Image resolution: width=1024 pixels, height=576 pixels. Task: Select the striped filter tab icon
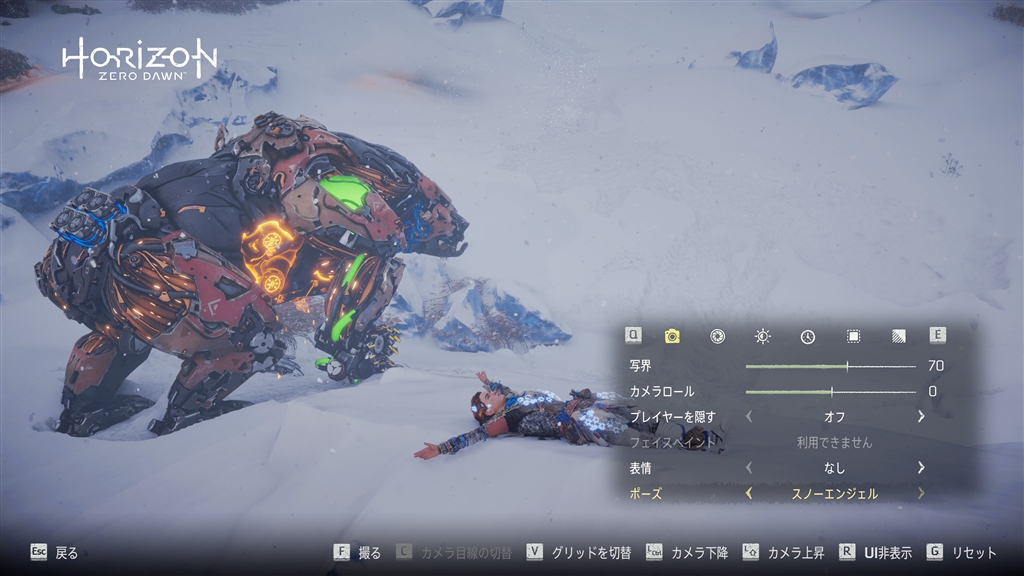tap(898, 336)
